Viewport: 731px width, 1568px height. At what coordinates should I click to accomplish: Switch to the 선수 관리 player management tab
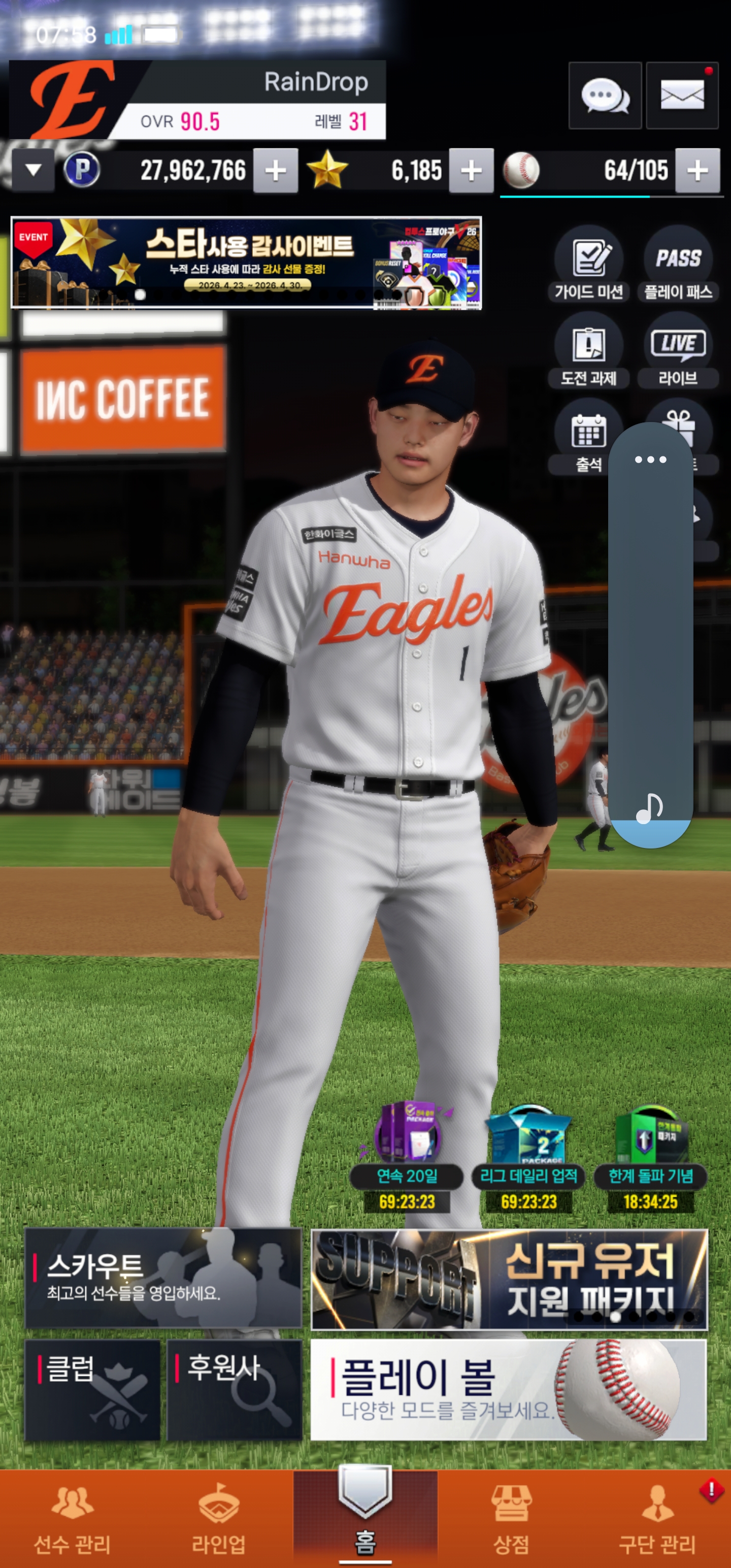click(73, 1519)
